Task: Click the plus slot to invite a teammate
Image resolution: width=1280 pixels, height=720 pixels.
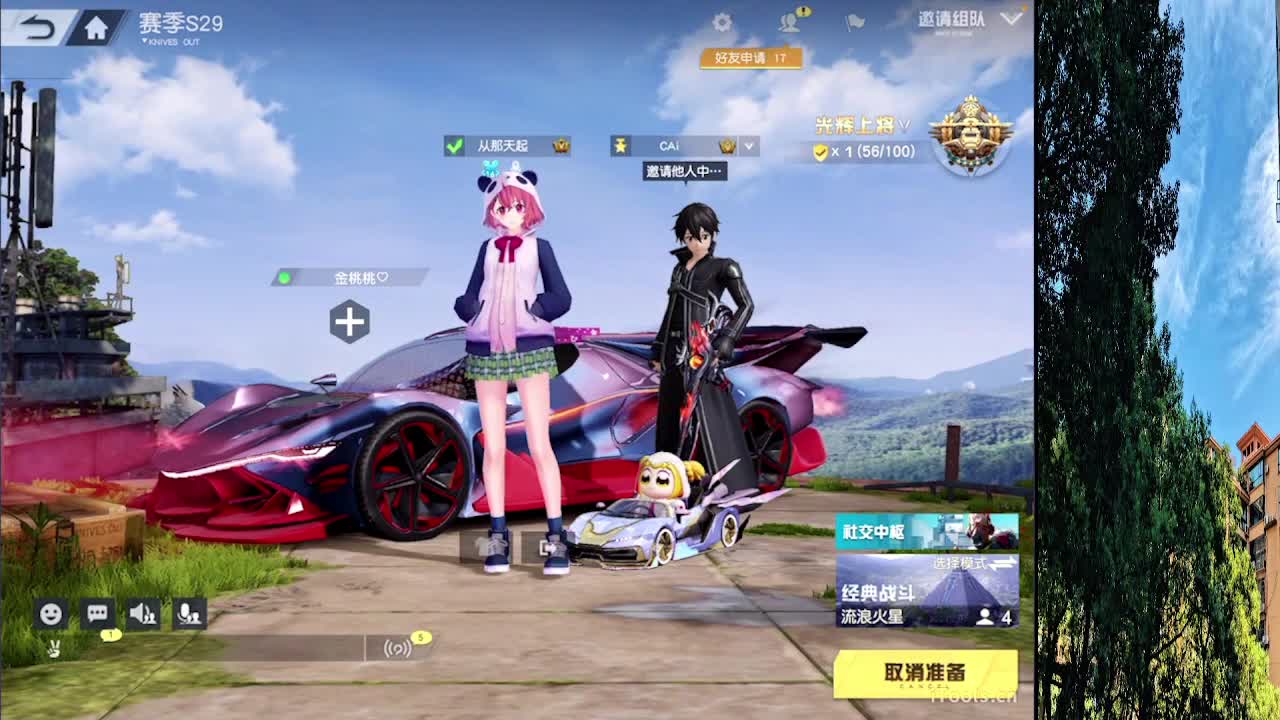Action: (x=349, y=322)
